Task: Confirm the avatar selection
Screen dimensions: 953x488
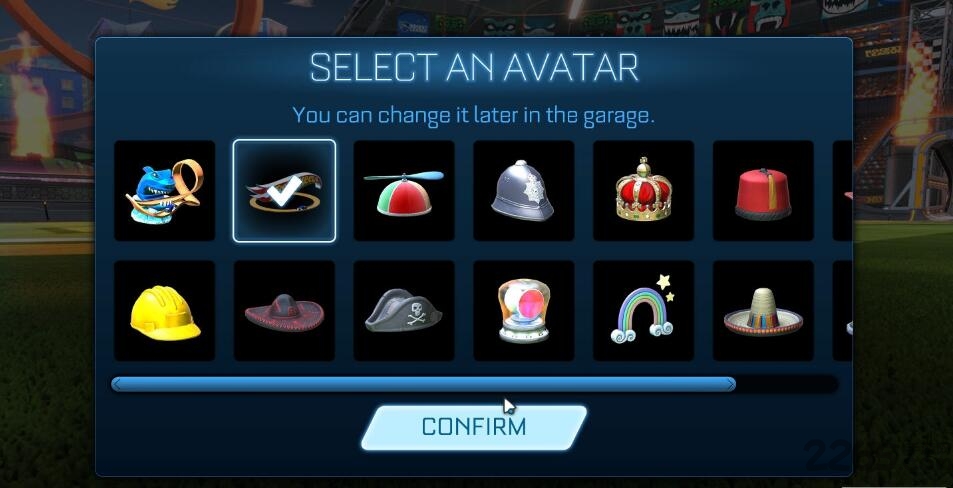Action: click(x=473, y=427)
